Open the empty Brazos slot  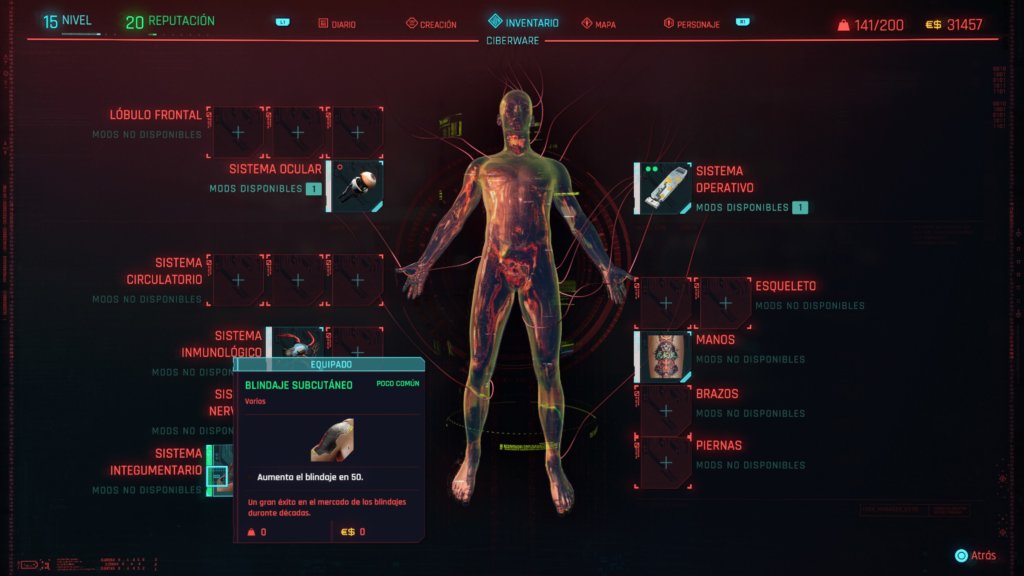tap(666, 410)
